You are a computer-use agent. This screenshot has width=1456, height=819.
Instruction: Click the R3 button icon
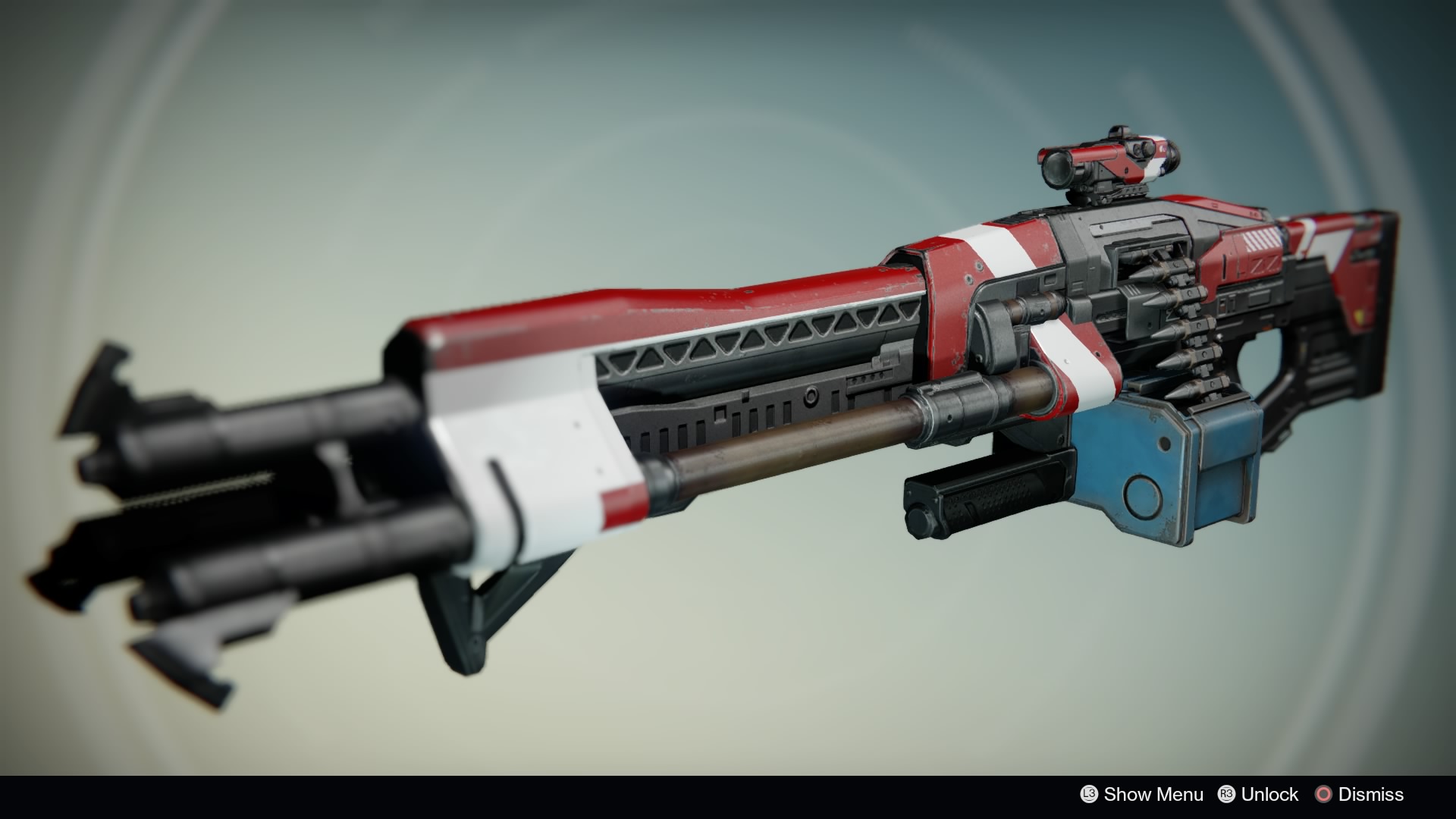pos(1228,793)
